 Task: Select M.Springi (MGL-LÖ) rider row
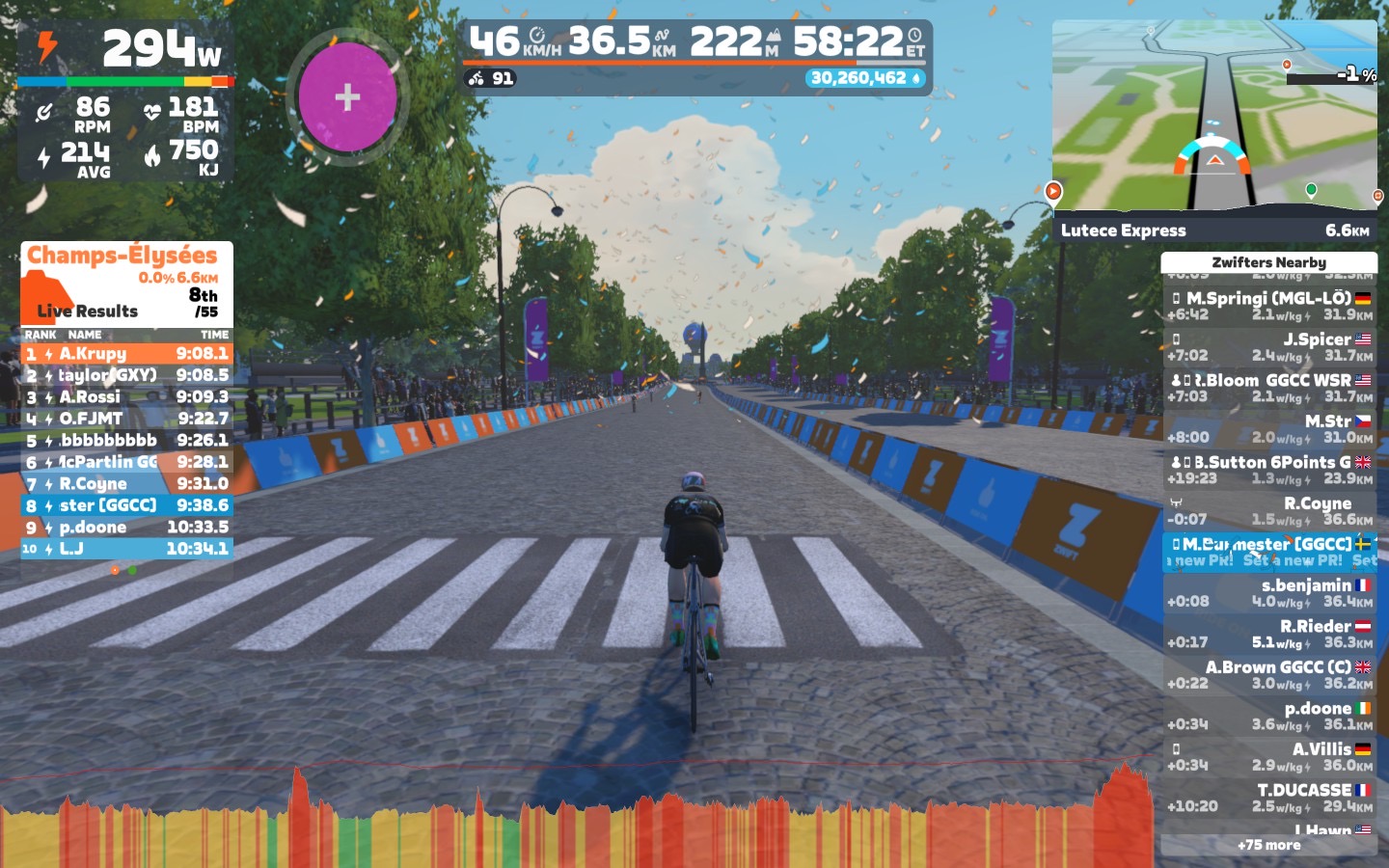[x=1268, y=306]
